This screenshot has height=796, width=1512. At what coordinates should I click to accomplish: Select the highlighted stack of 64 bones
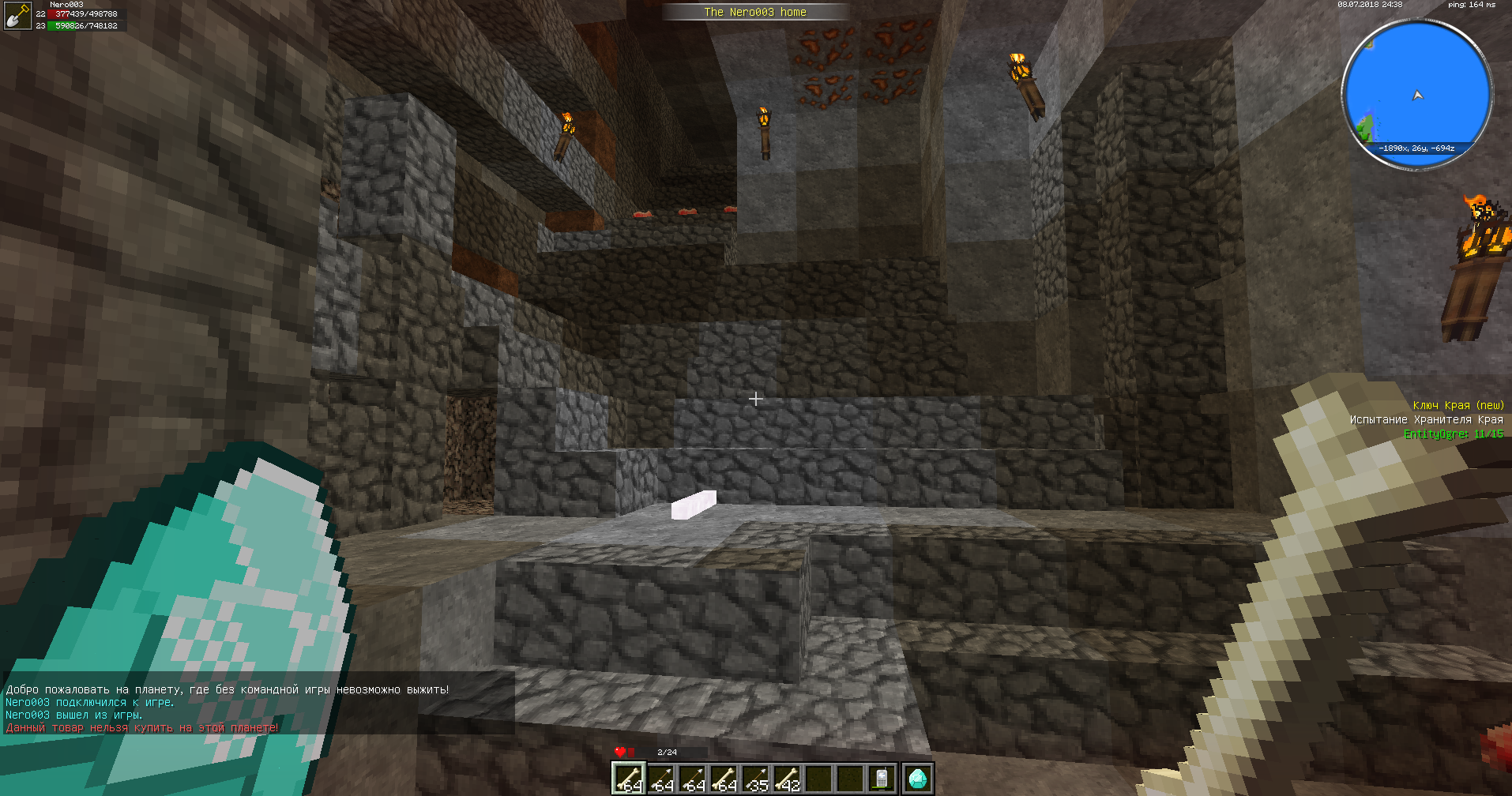pyautogui.click(x=629, y=779)
